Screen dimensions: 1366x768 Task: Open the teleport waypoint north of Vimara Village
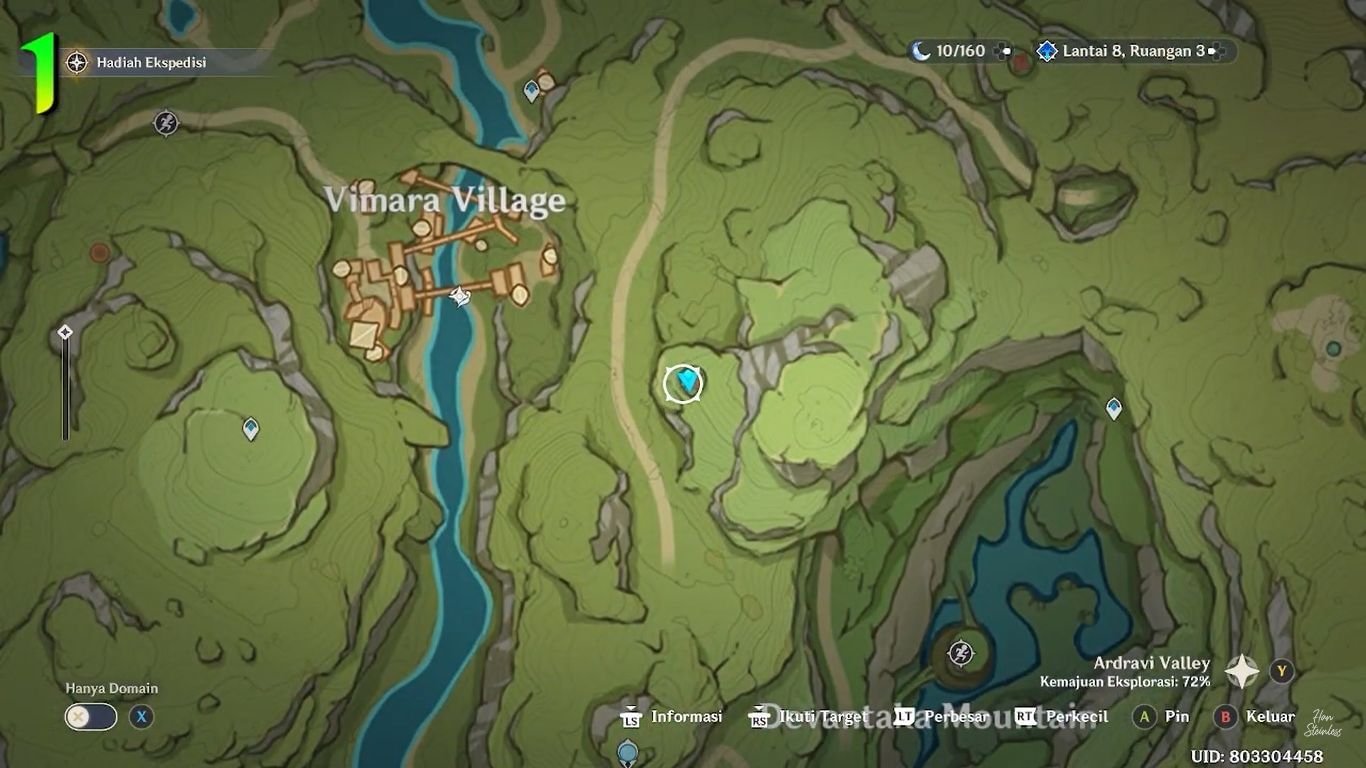[x=531, y=89]
